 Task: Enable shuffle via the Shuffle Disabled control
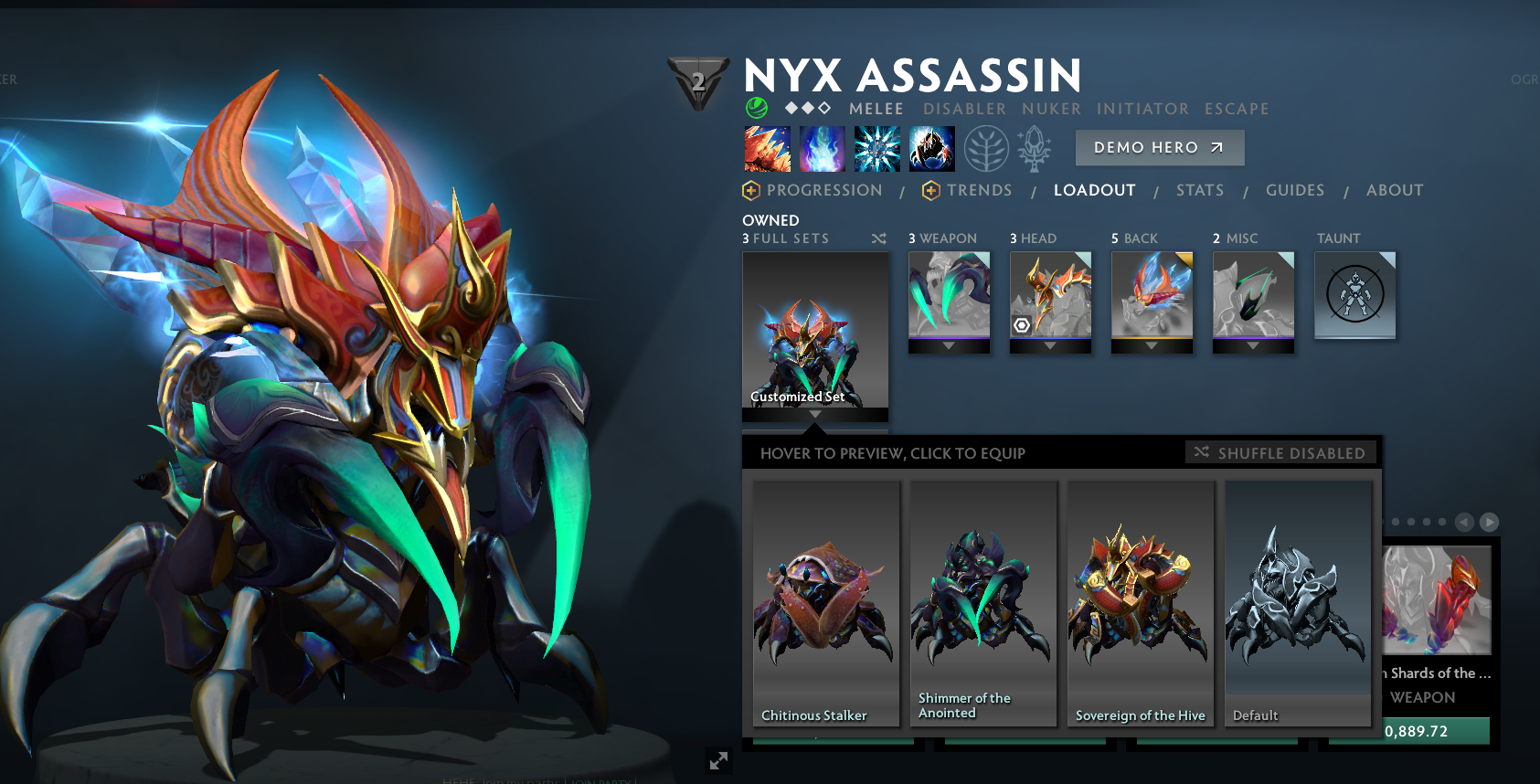tap(1281, 451)
